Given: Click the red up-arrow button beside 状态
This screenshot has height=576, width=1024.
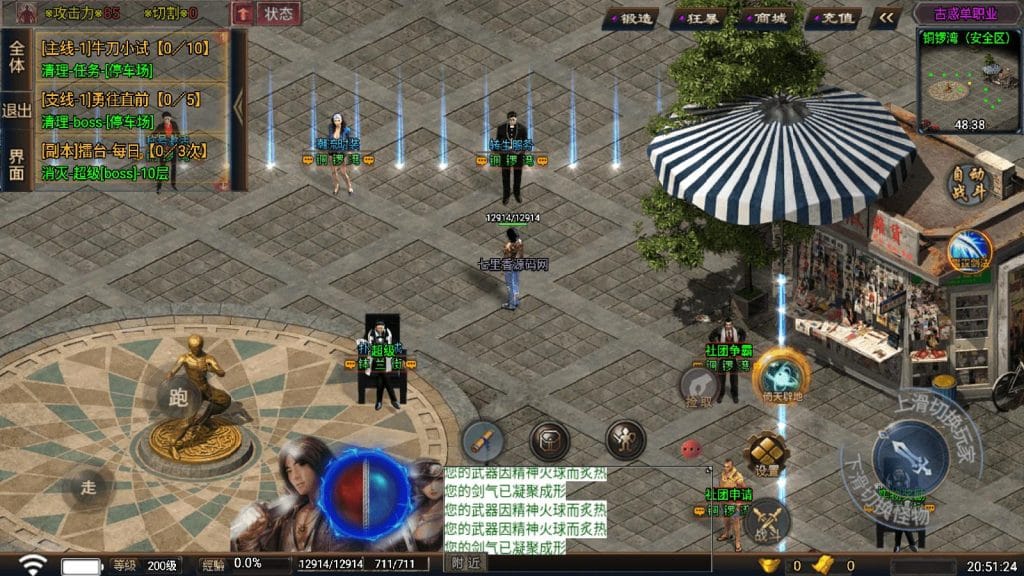Looking at the screenshot, I should pos(242,14).
